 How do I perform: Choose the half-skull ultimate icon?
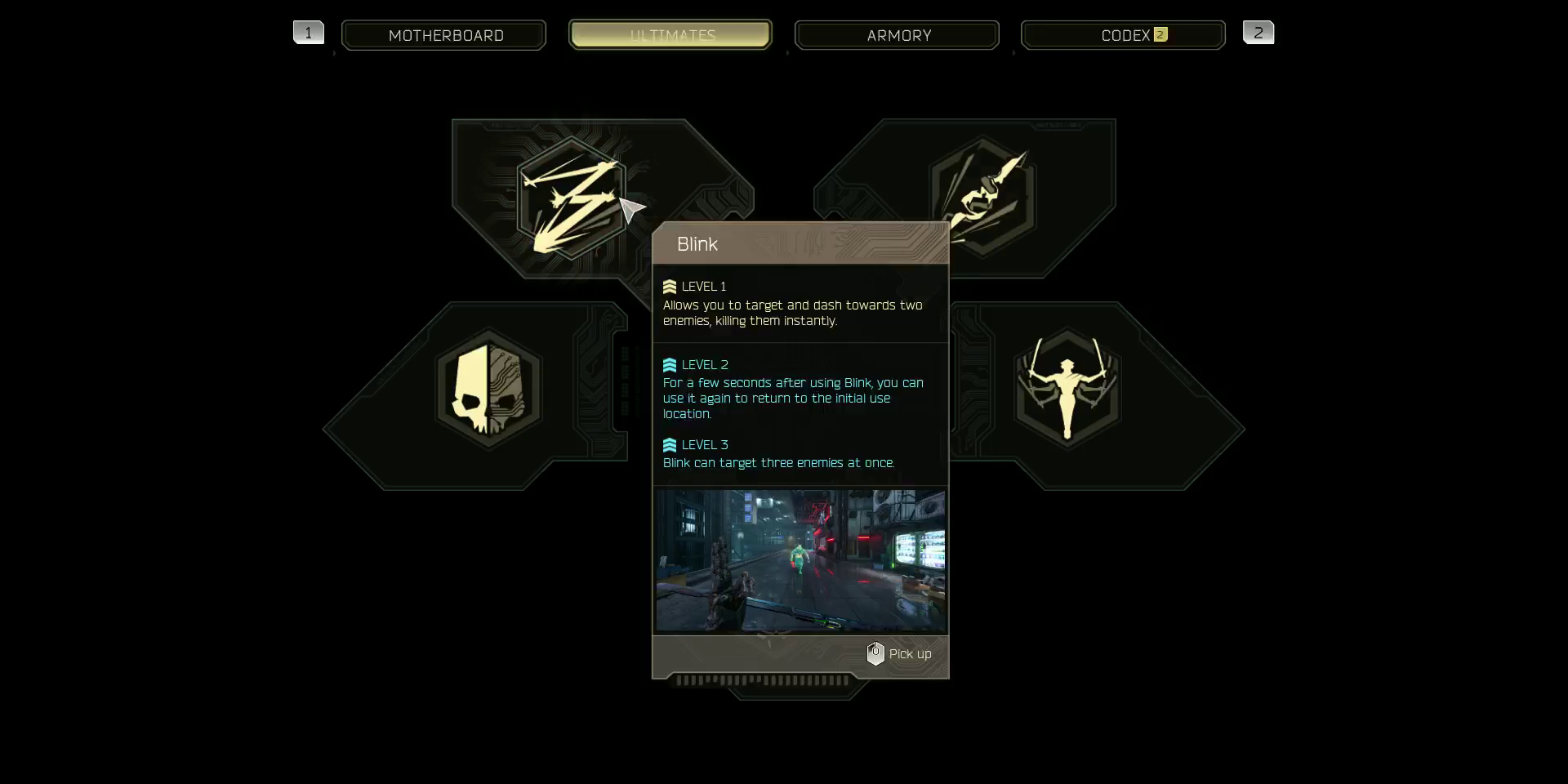(489, 390)
